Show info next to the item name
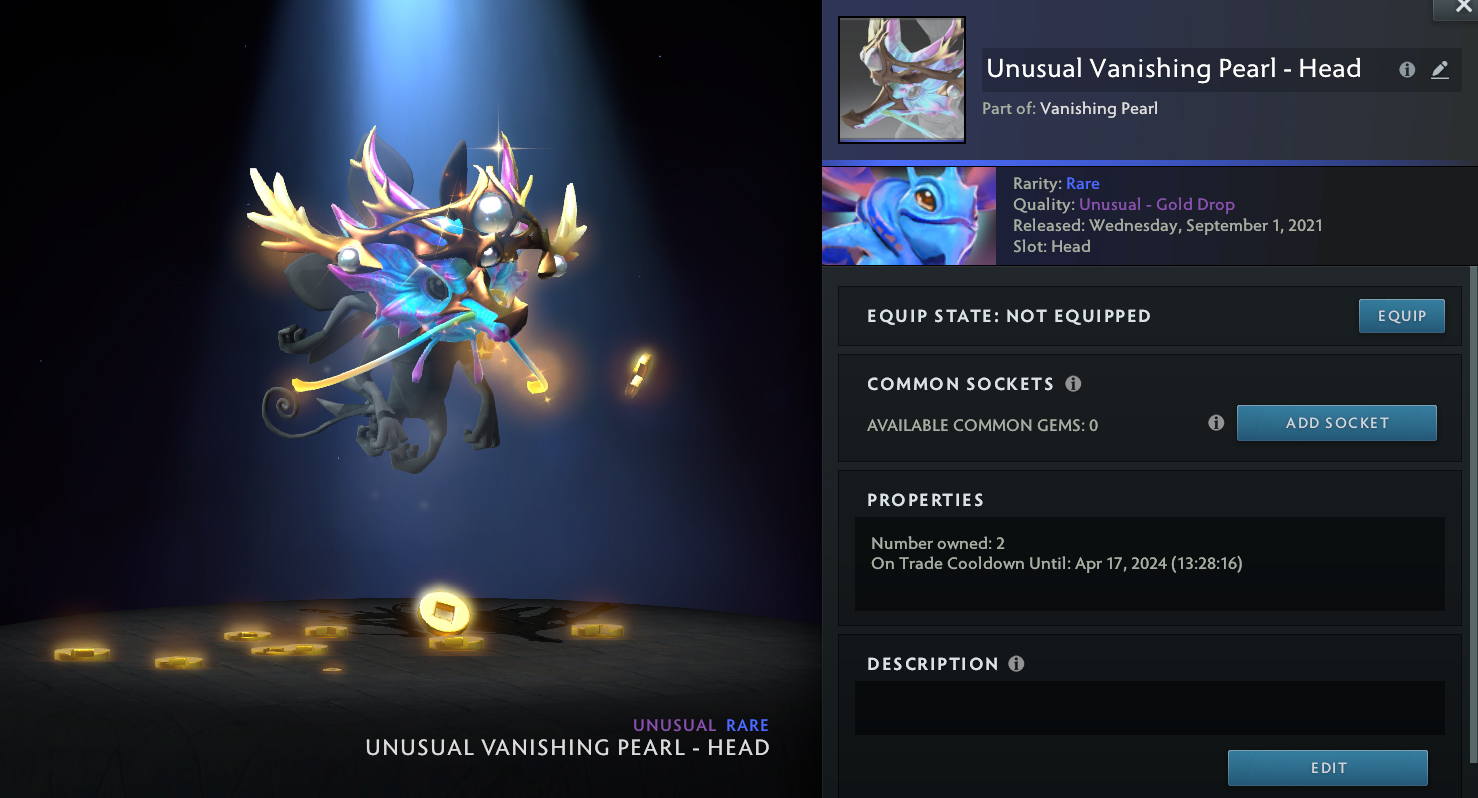 1407,70
